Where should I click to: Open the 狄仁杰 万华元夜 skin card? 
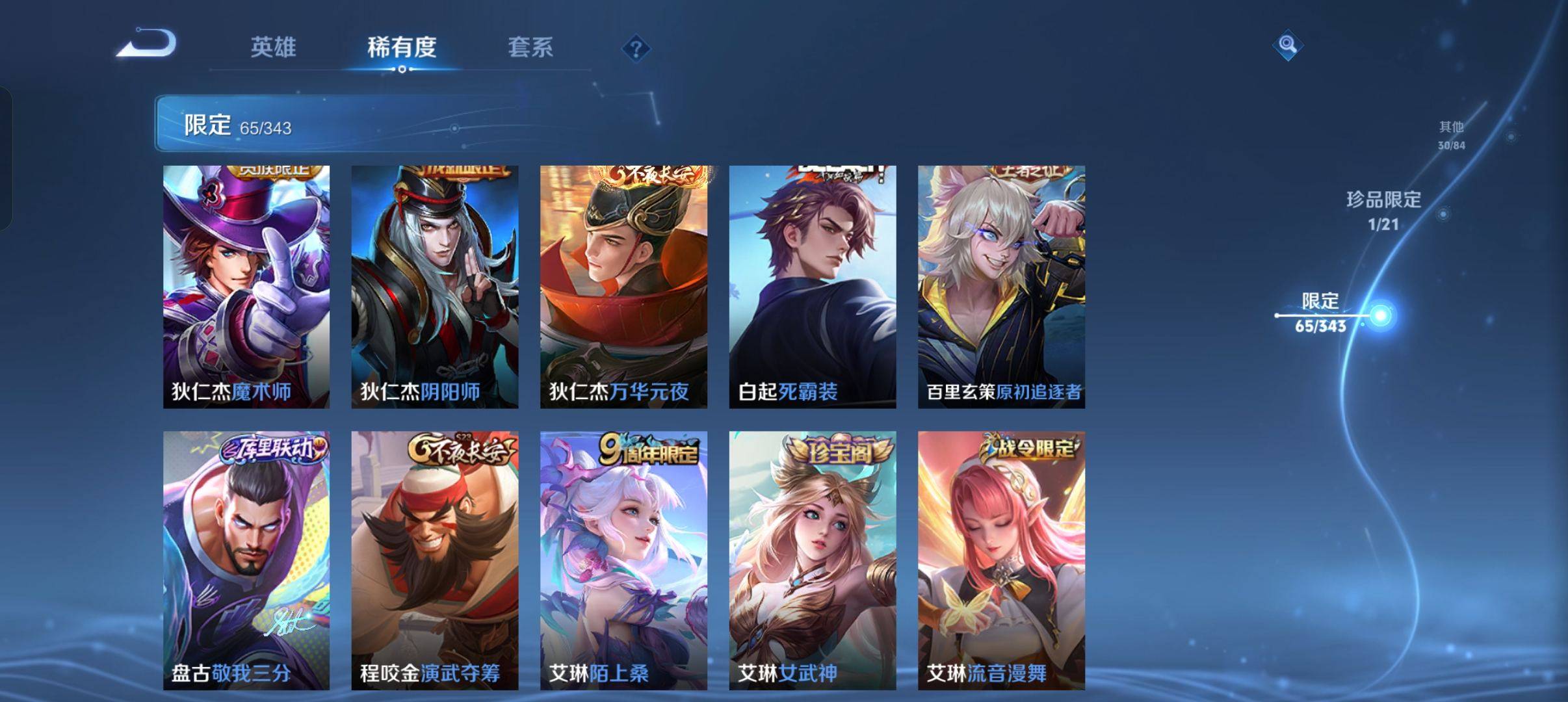click(623, 287)
